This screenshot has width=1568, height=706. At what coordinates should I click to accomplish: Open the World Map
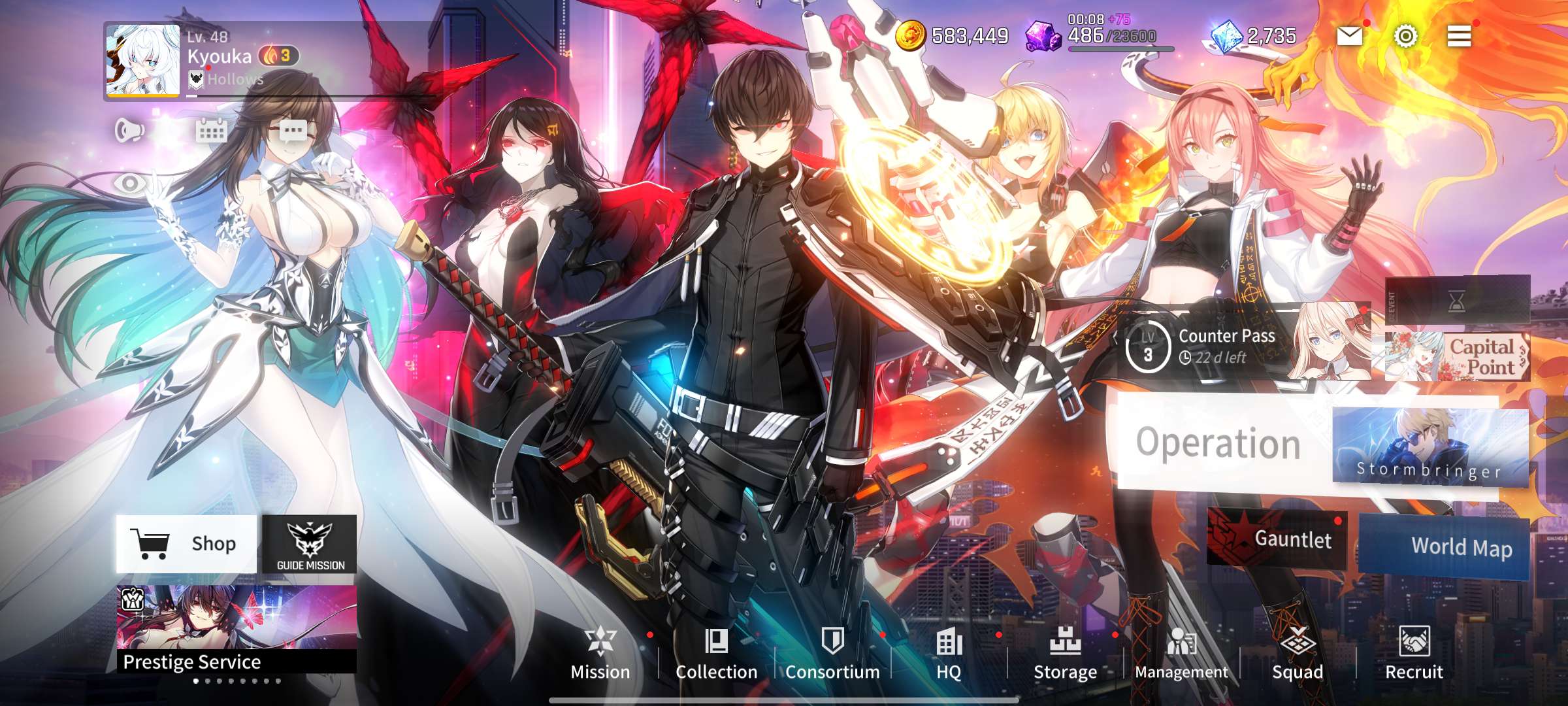click(1445, 546)
